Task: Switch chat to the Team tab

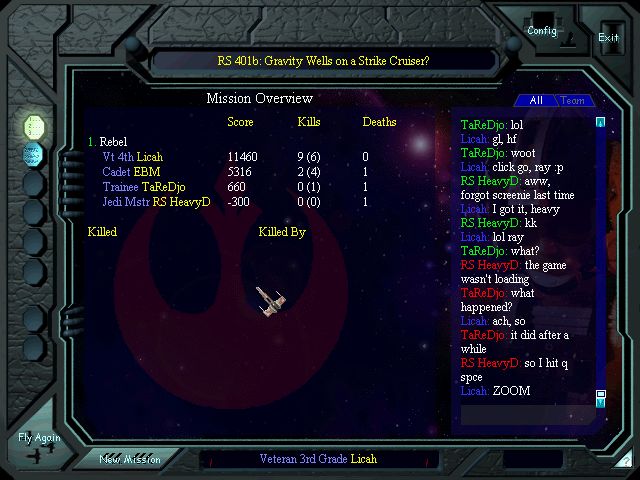Action: pyautogui.click(x=572, y=101)
